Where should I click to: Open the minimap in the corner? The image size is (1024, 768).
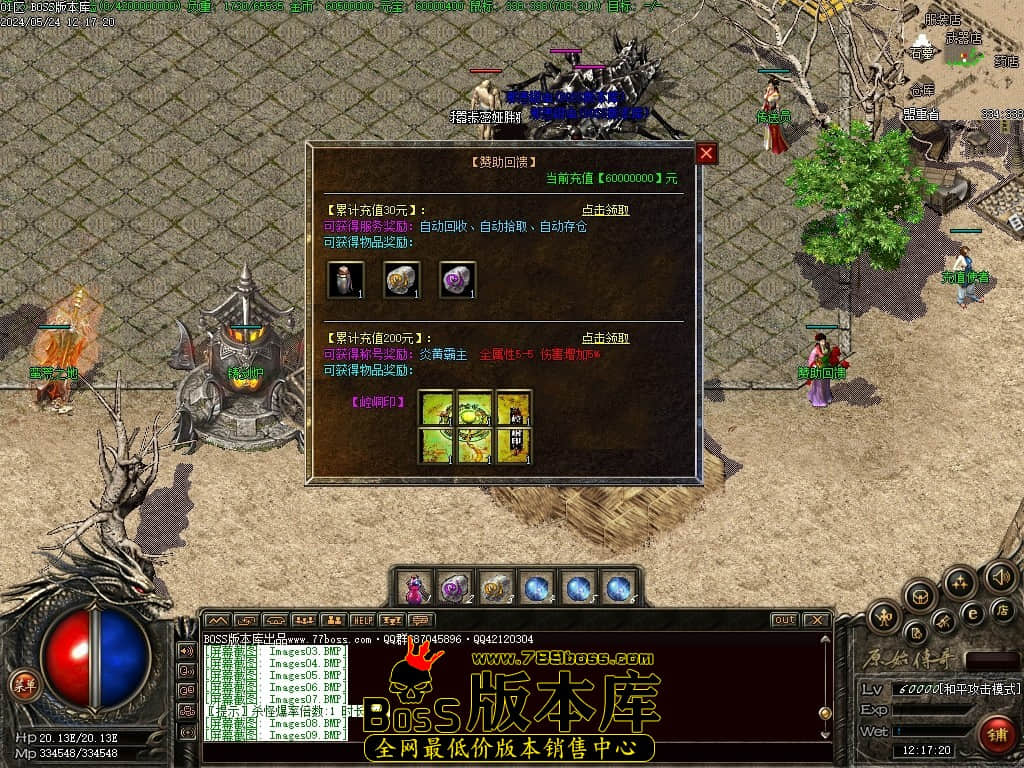pos(965,60)
